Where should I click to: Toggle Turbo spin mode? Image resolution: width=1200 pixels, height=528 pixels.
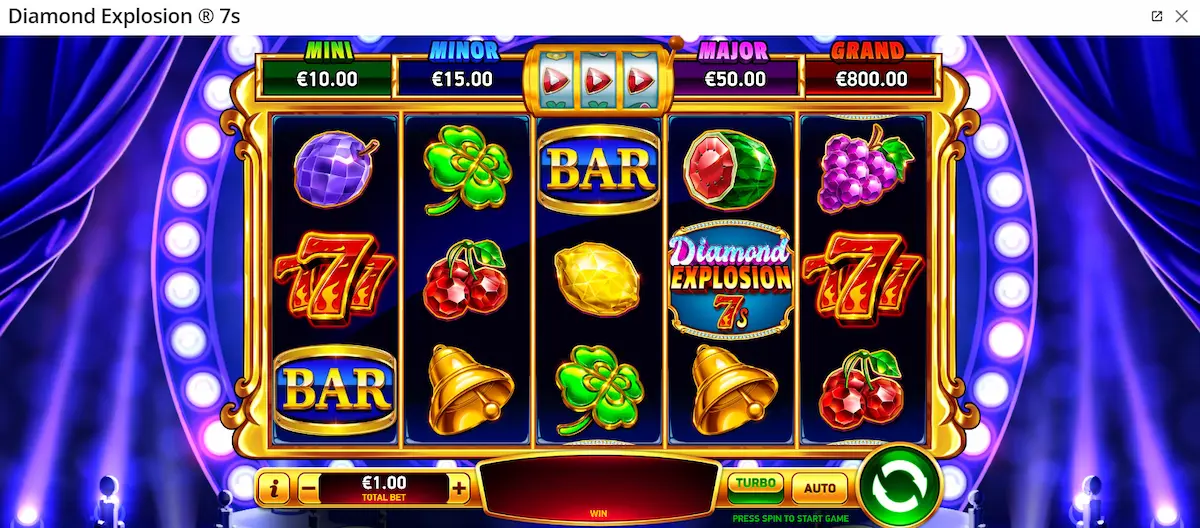tap(755, 487)
